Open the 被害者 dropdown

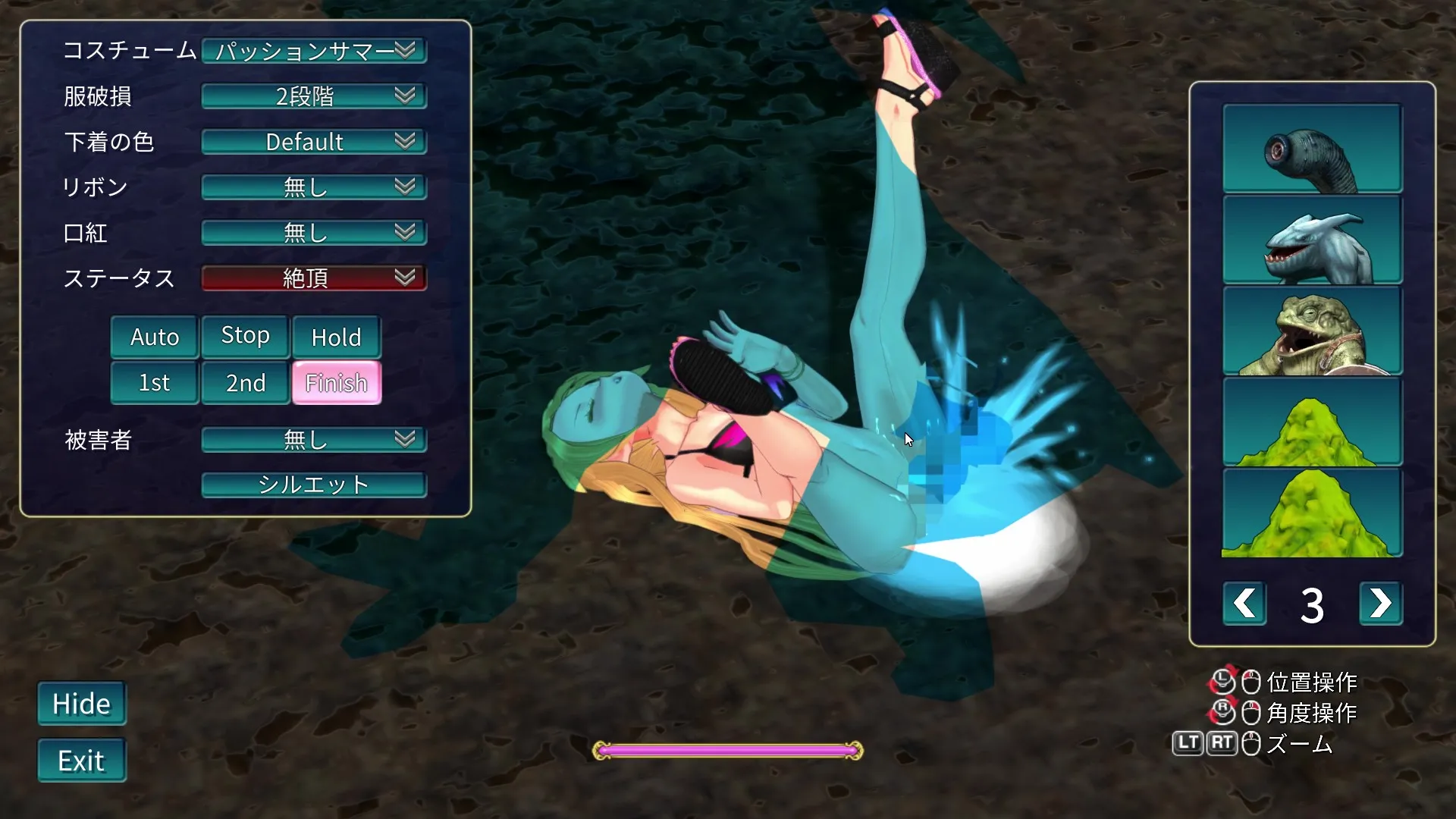pyautogui.click(x=314, y=440)
